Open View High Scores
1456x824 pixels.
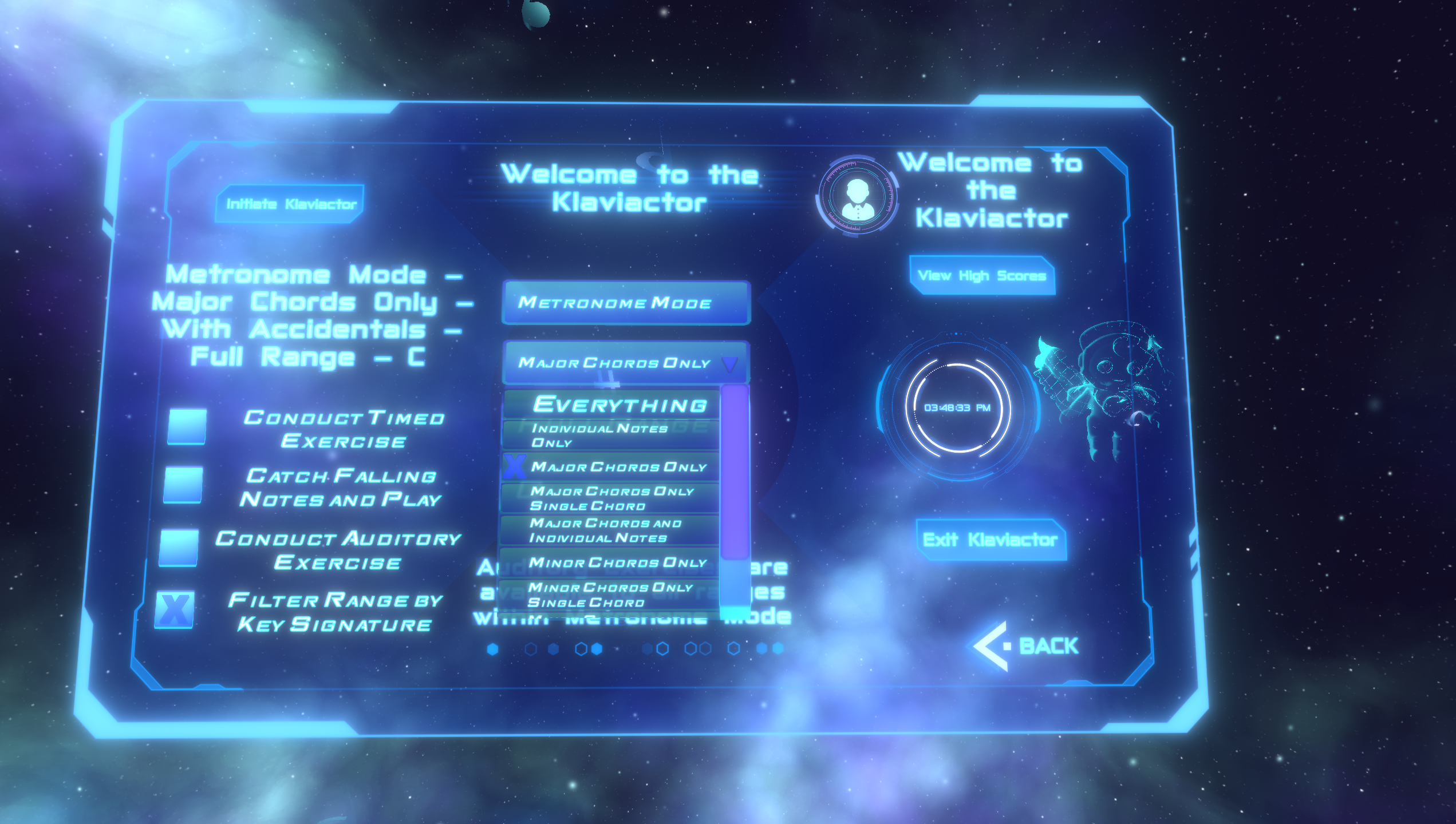coord(982,276)
